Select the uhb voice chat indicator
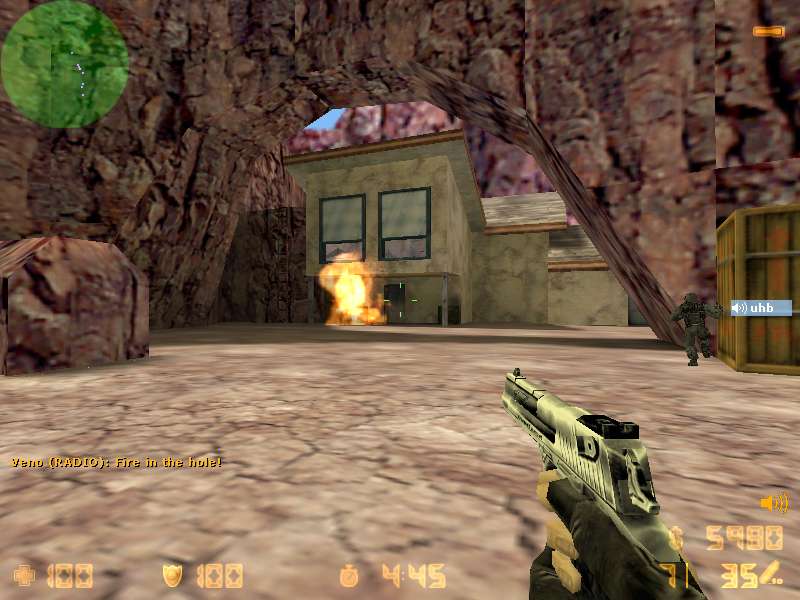The height and width of the screenshot is (600, 800). pyautogui.click(x=761, y=308)
